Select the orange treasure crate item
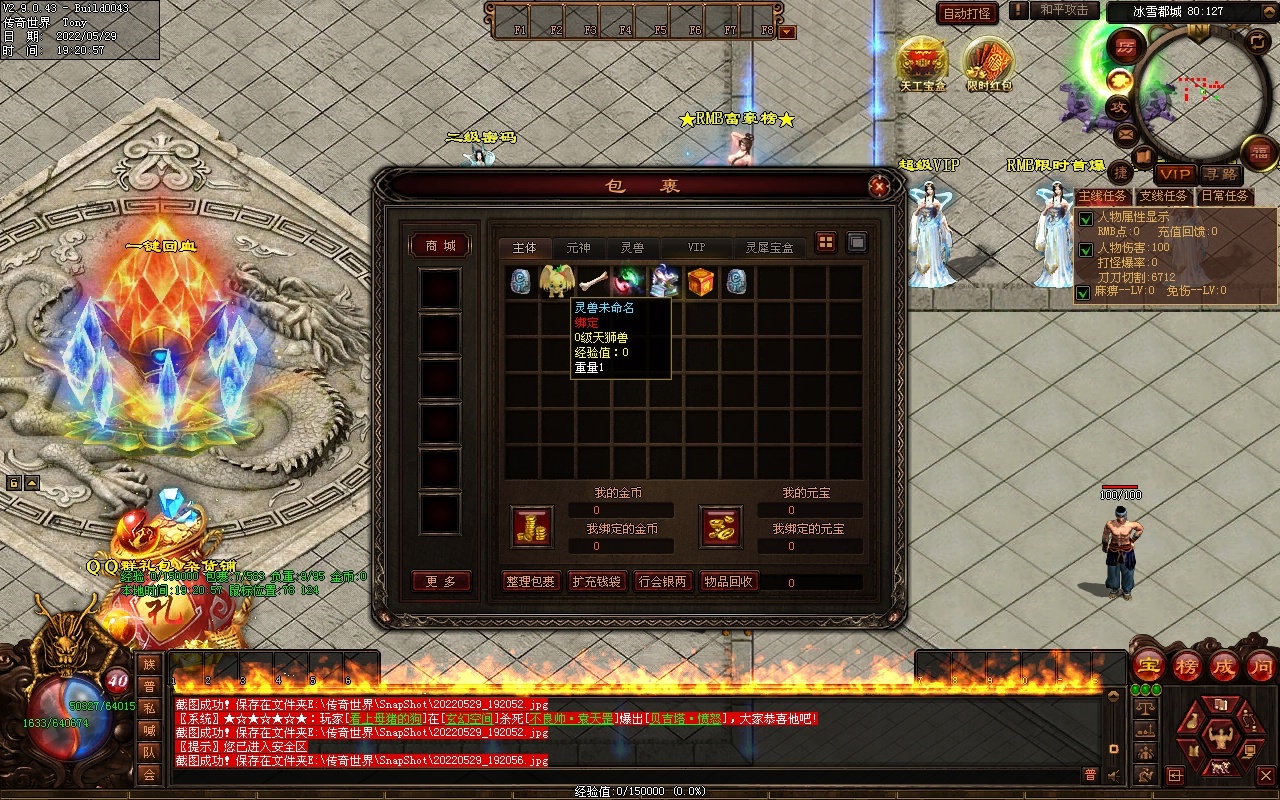The image size is (1280, 800). (x=701, y=281)
